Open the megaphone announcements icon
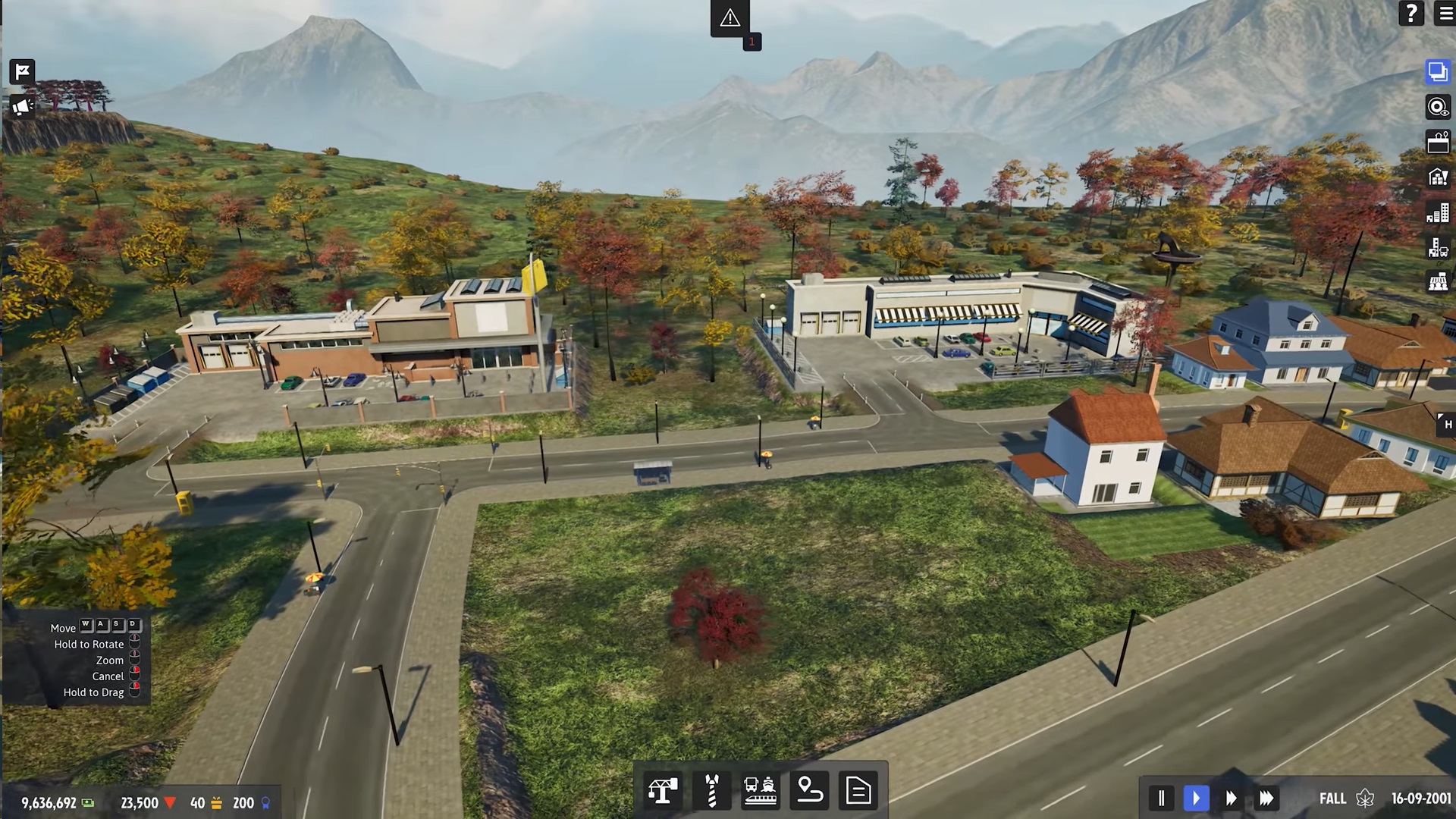The image size is (1456, 819). 23,107
